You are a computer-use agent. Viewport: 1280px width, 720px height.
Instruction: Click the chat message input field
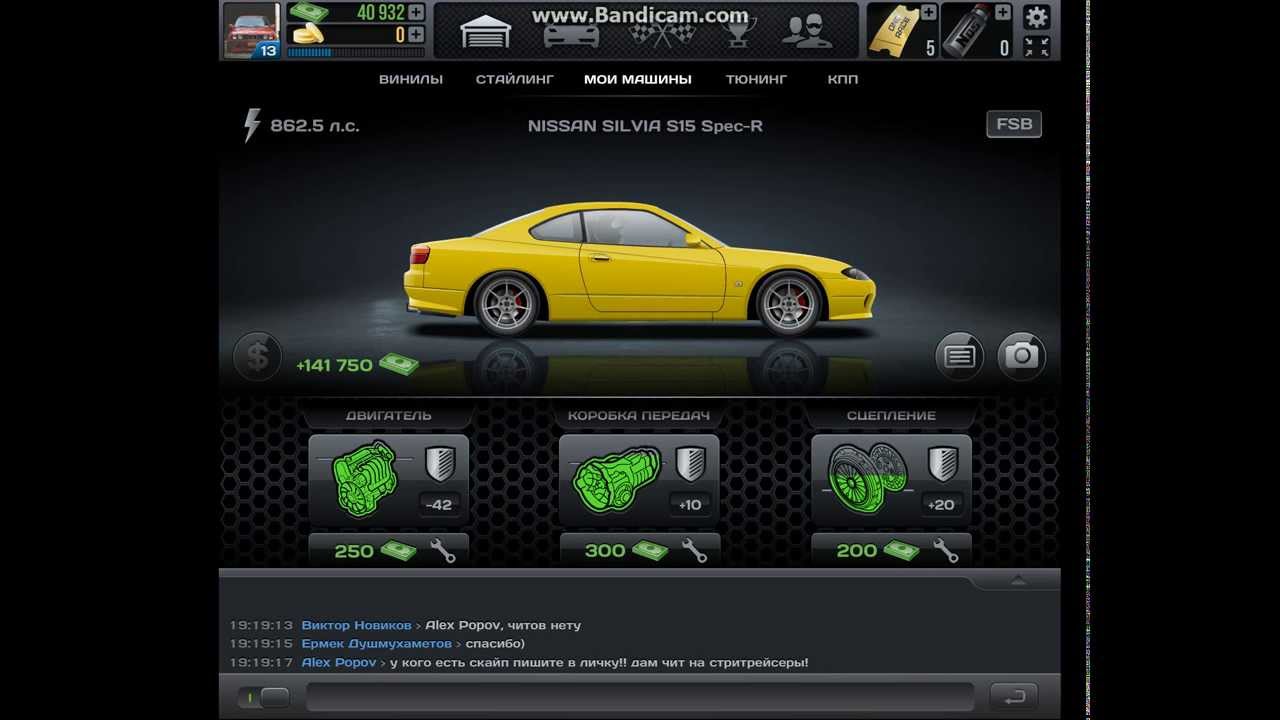point(640,696)
